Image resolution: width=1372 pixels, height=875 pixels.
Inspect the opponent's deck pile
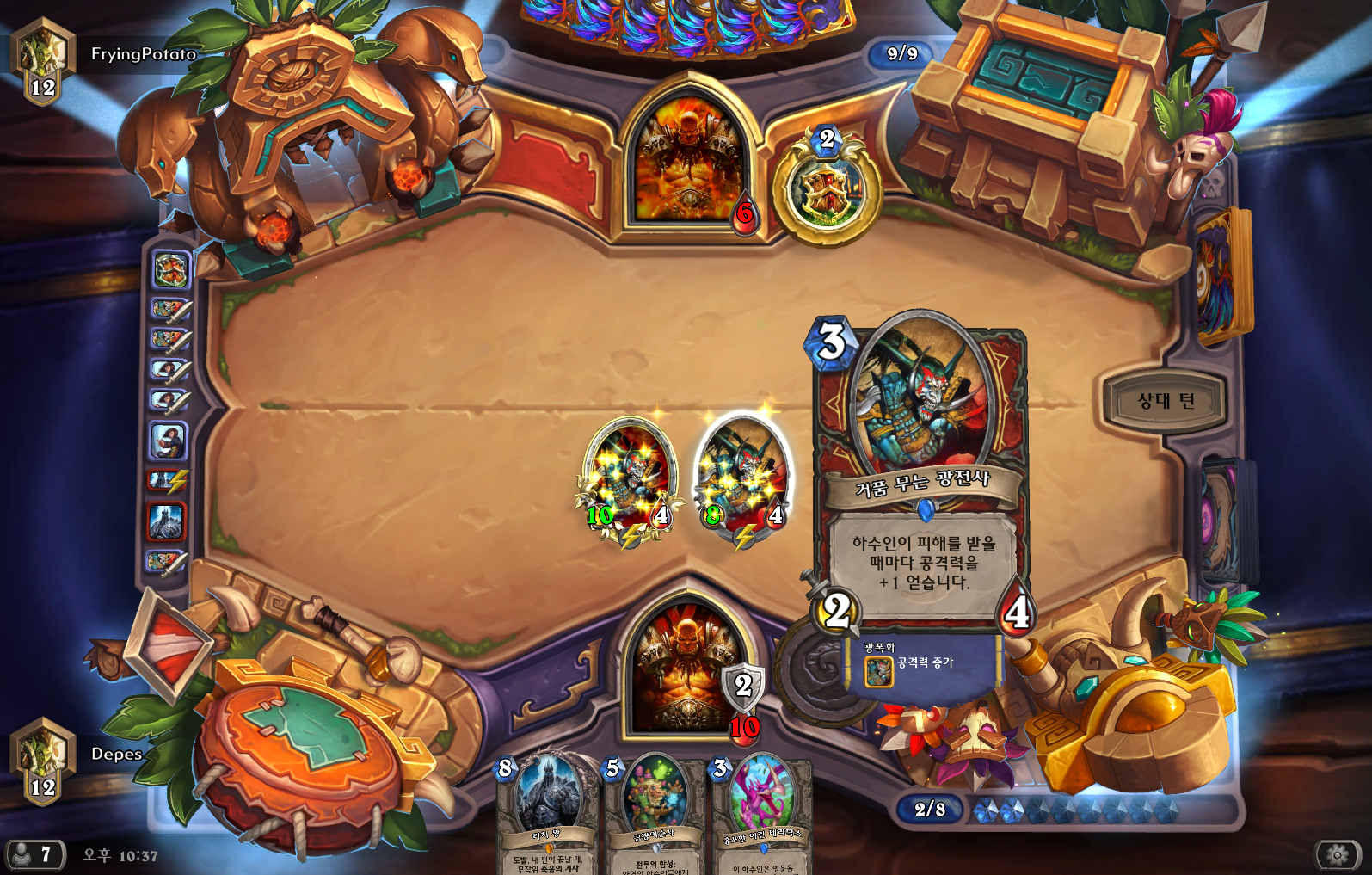click(1221, 275)
